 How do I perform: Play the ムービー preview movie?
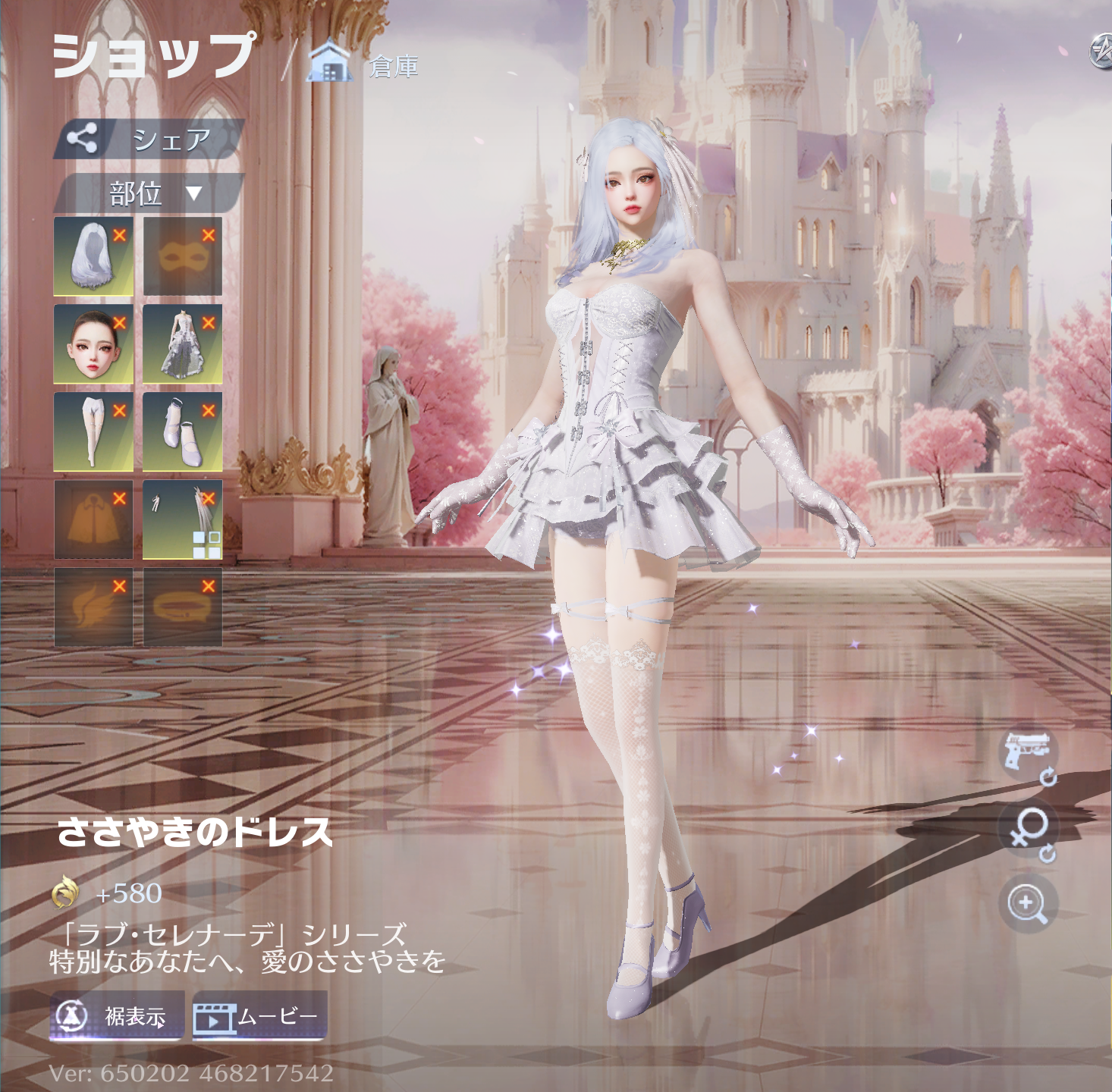259,1015
